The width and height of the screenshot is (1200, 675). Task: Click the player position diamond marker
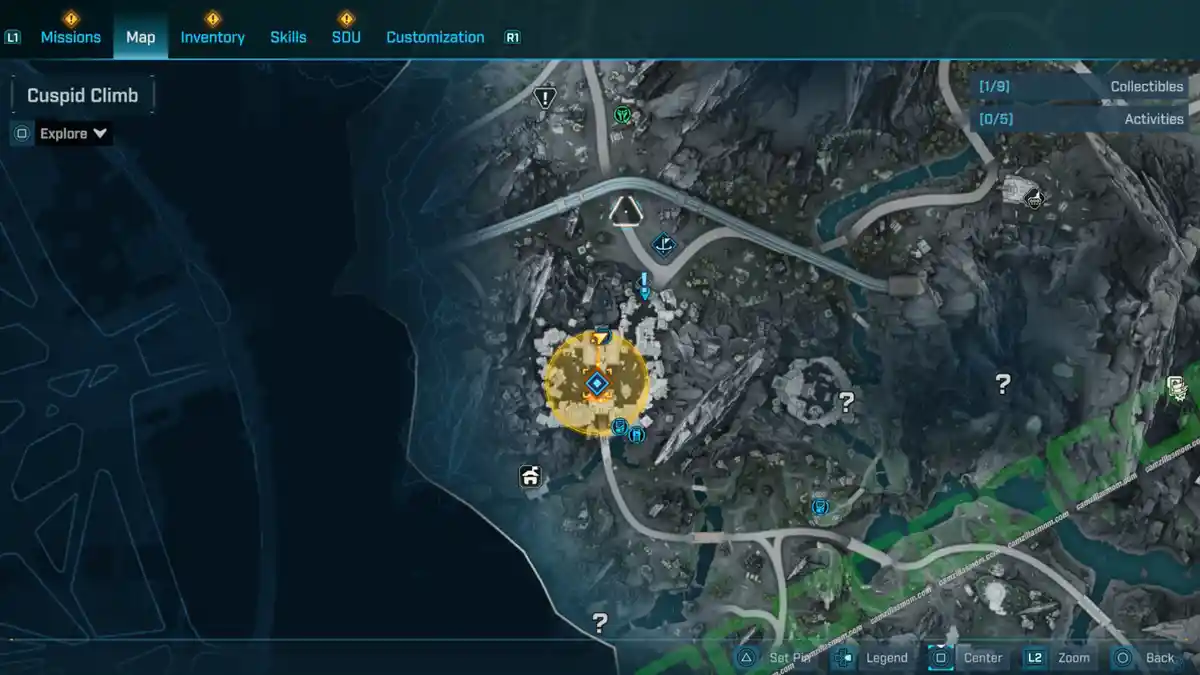[x=597, y=383]
